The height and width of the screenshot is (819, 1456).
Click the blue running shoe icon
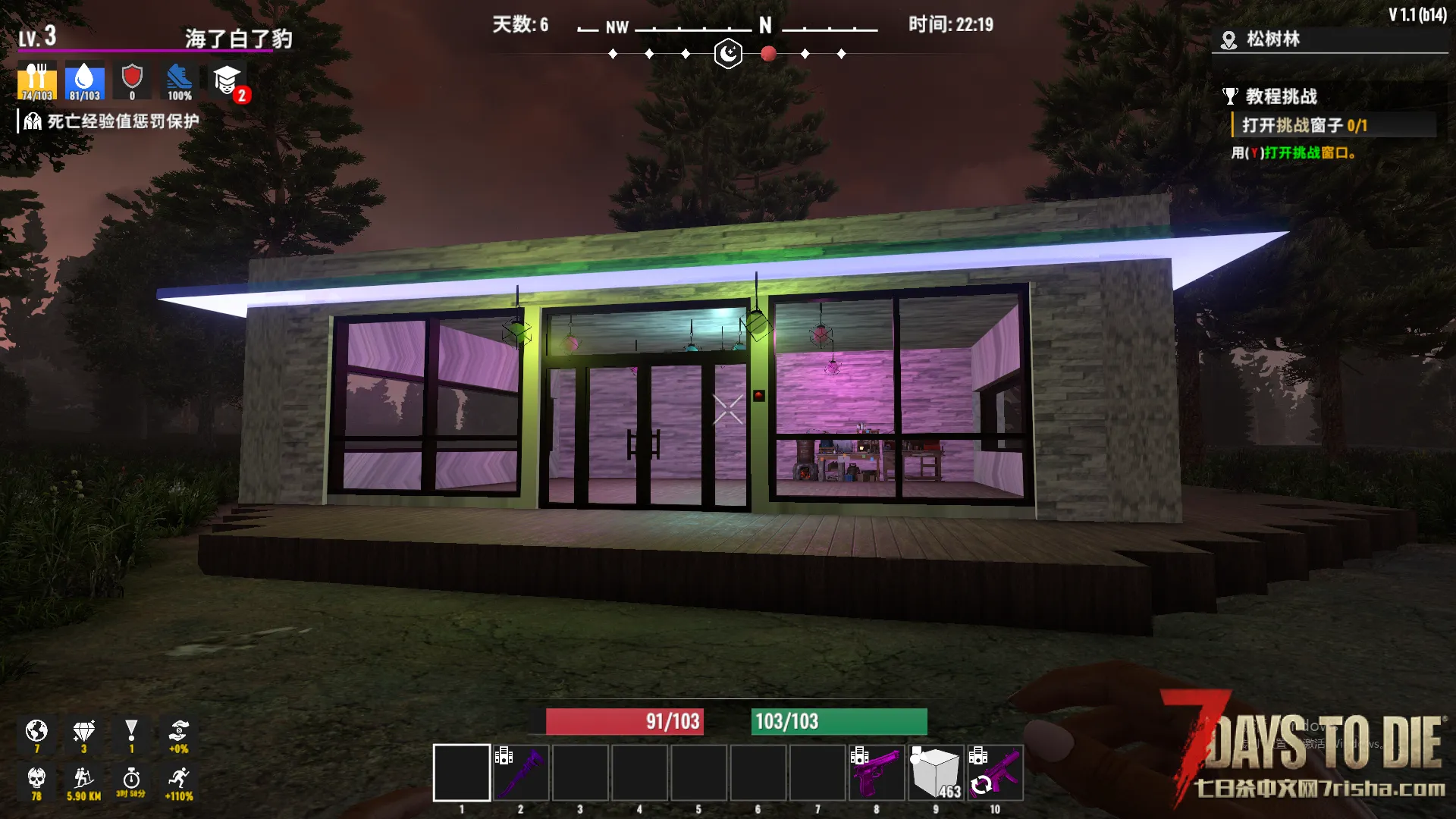click(x=180, y=81)
